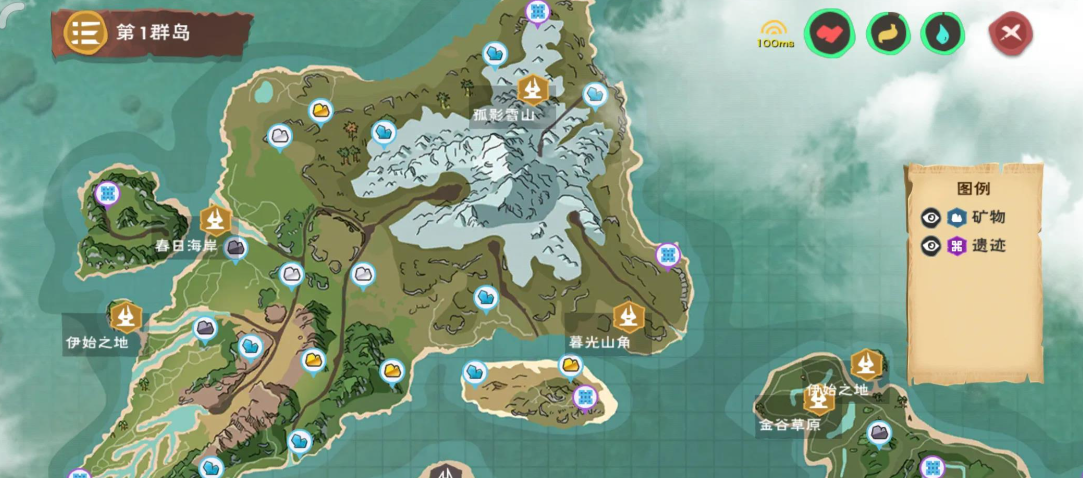
Task: Select the 伊始之地 waypoint on the west coast
Action: pyautogui.click(x=125, y=317)
